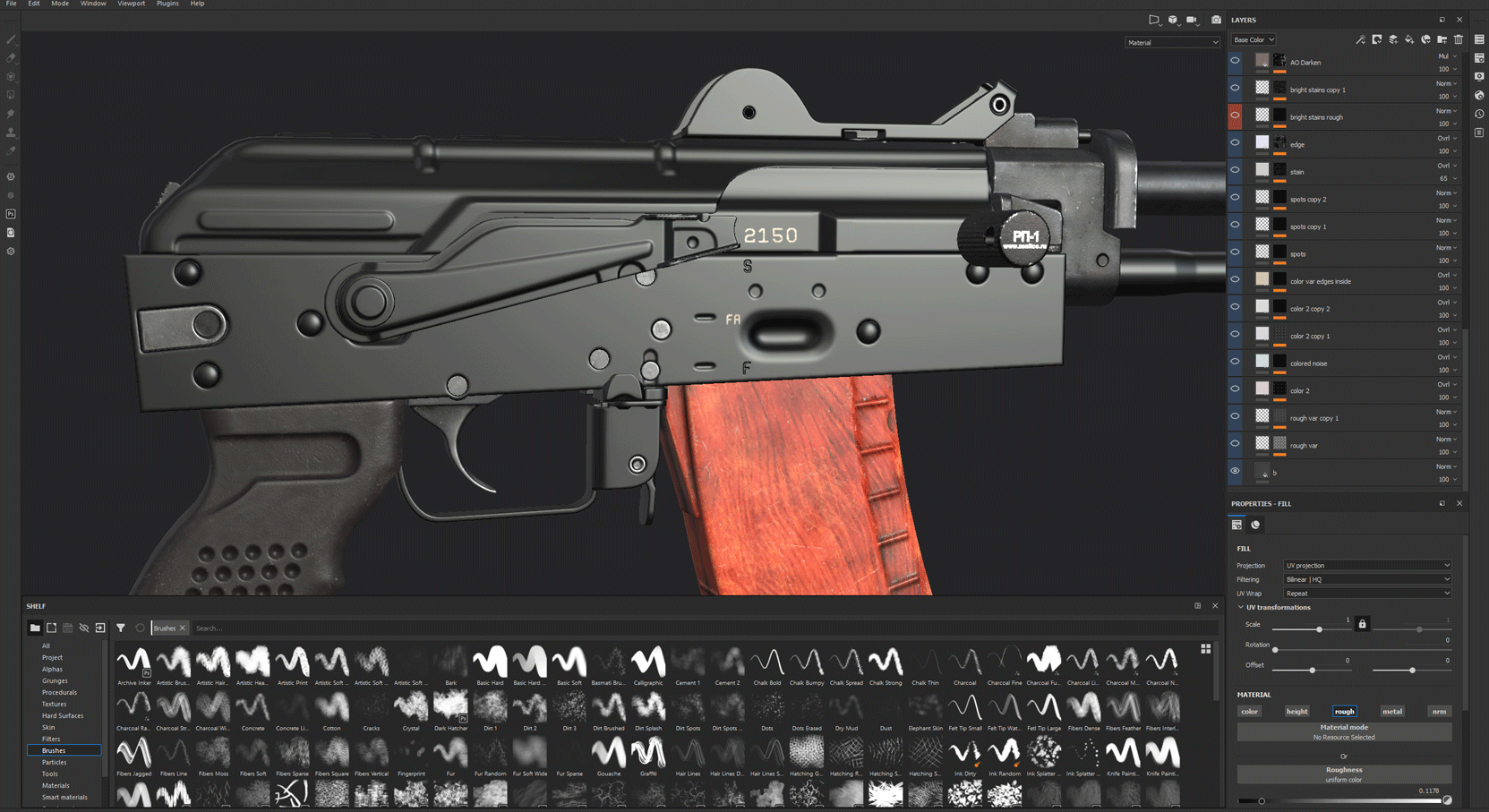The width and height of the screenshot is (1489, 812).
Task: Open the UV Wrap dropdown
Action: point(1366,594)
